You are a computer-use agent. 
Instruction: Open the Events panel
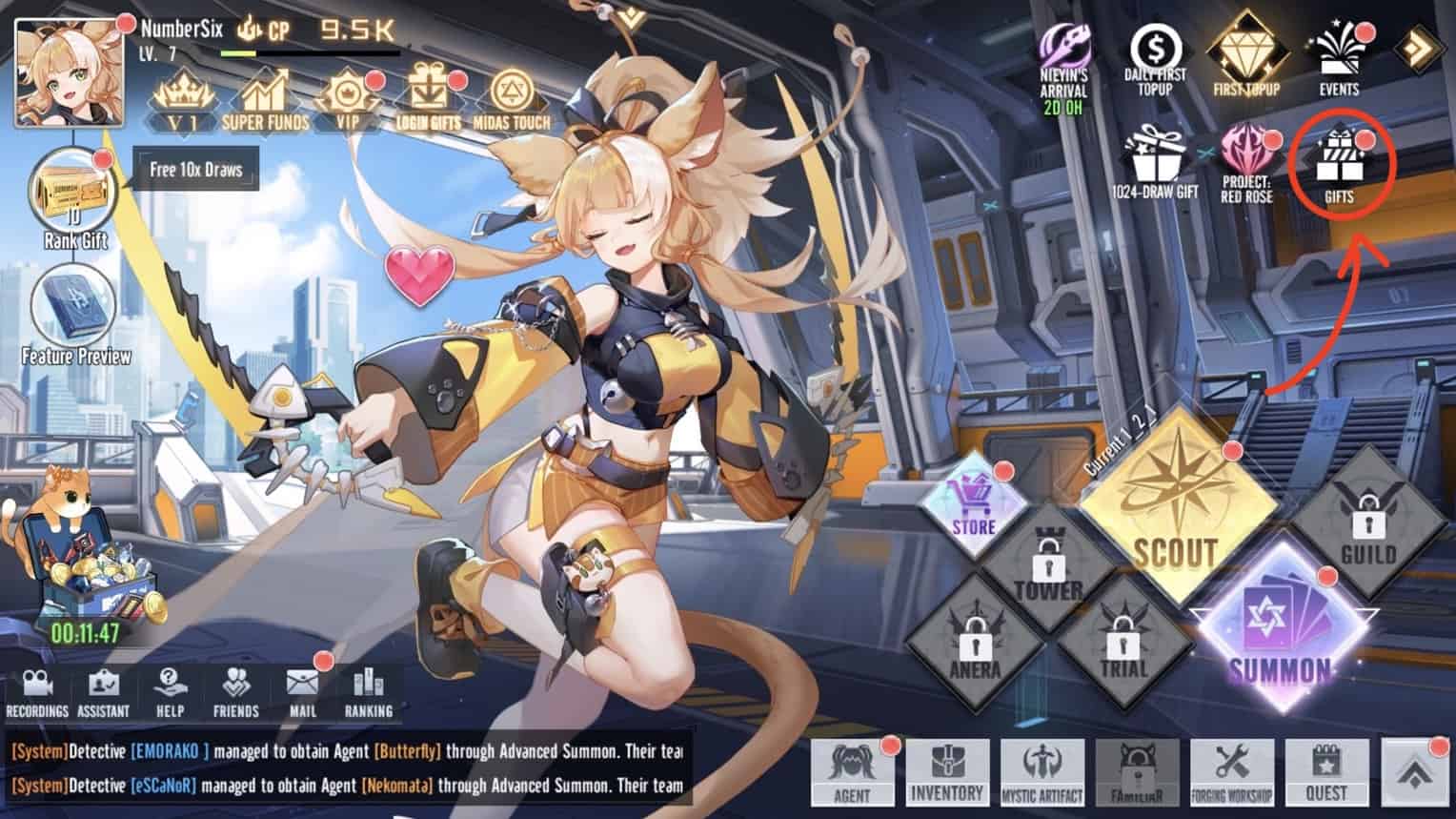(1339, 59)
